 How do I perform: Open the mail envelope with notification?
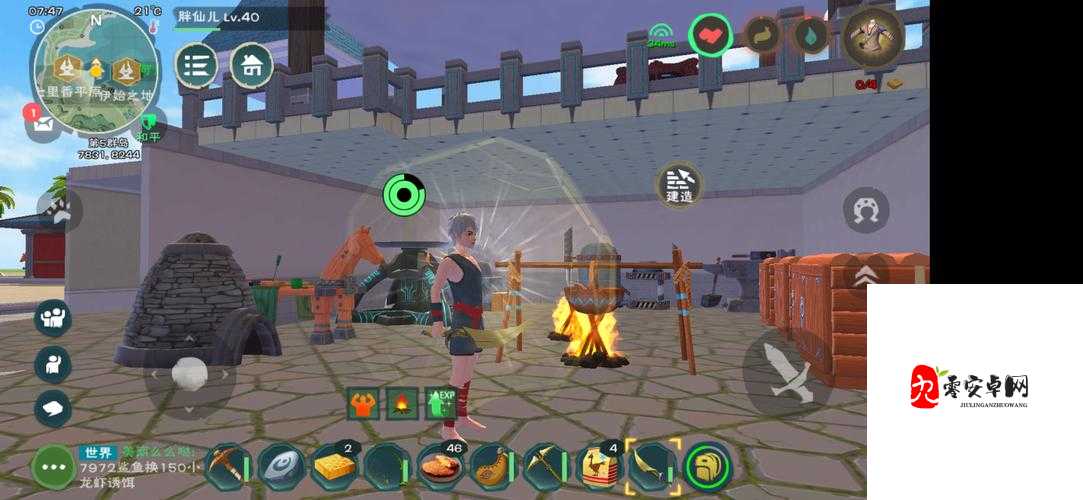(43, 124)
